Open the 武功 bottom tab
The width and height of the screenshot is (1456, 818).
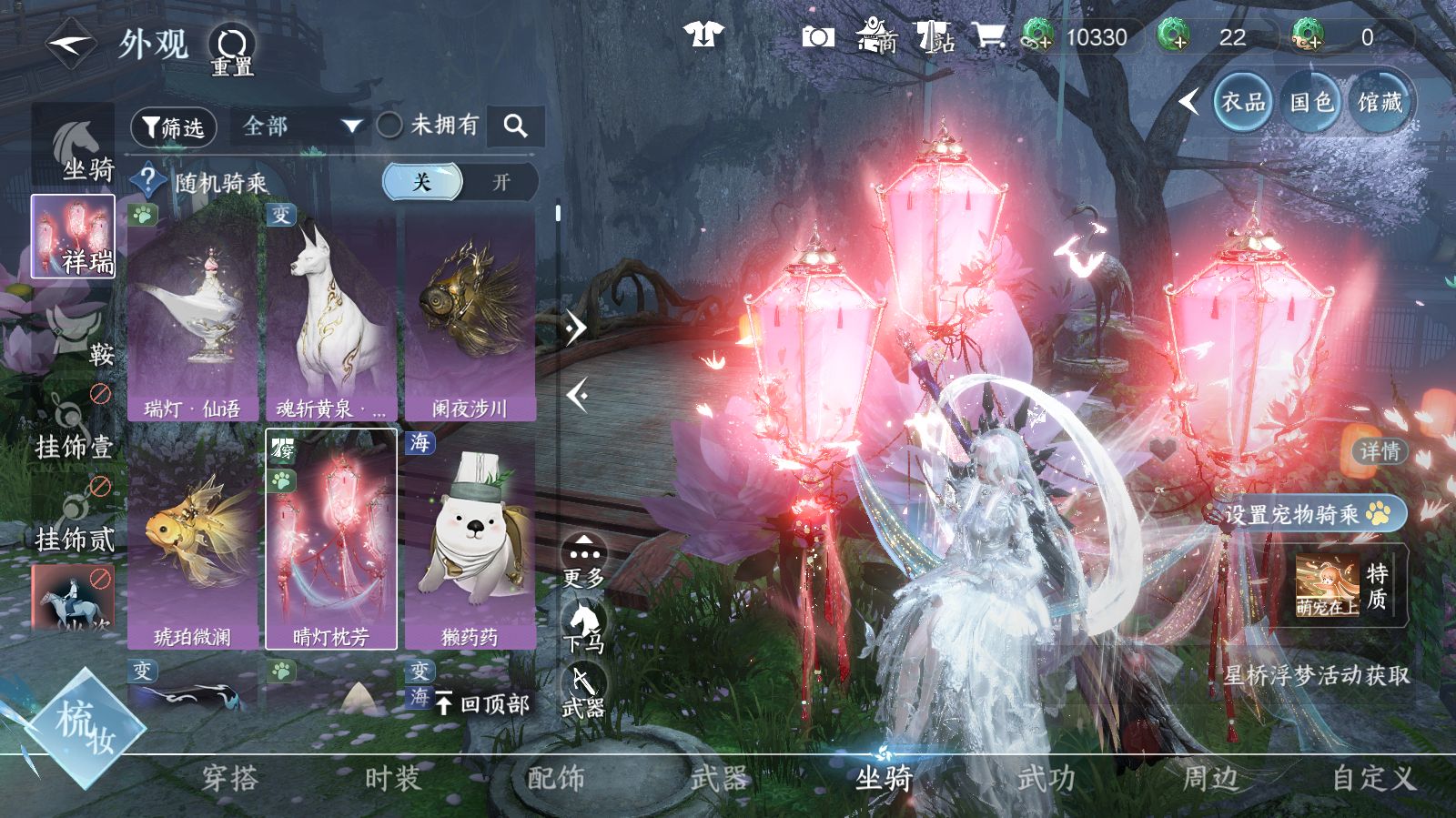coord(1046,779)
